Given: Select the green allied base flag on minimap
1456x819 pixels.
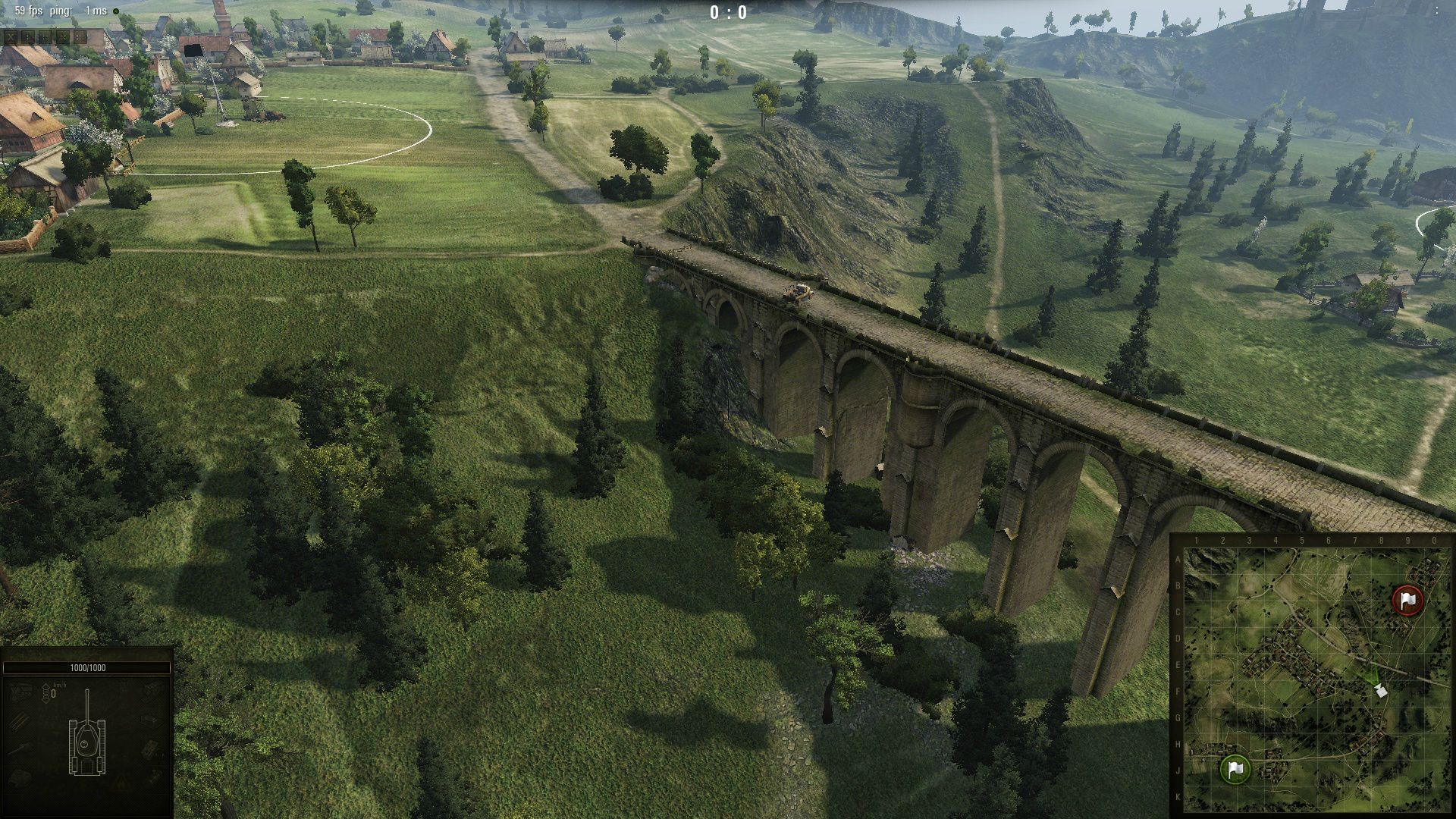Looking at the screenshot, I should click(1235, 769).
